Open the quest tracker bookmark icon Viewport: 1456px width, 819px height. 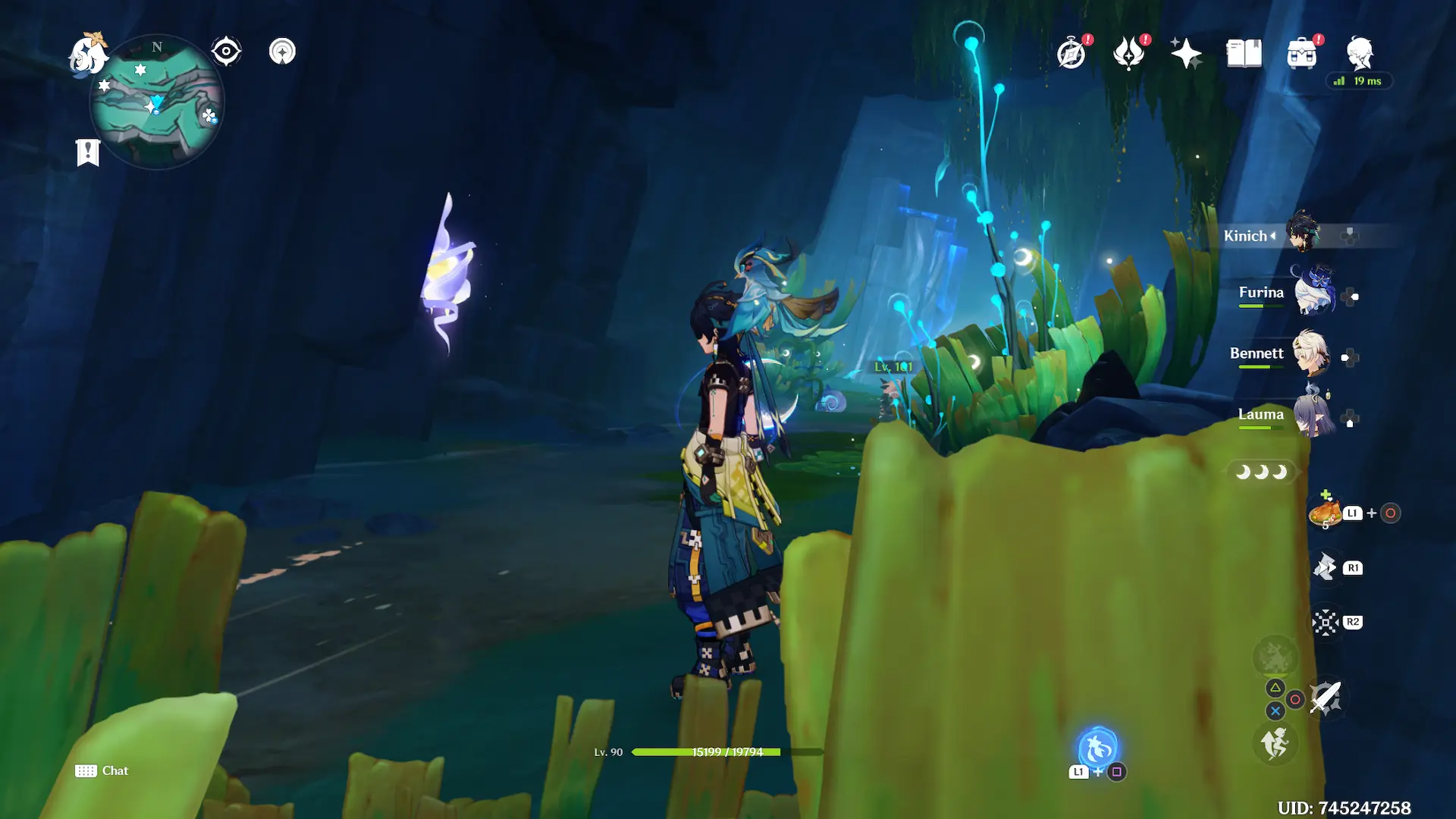tap(88, 152)
